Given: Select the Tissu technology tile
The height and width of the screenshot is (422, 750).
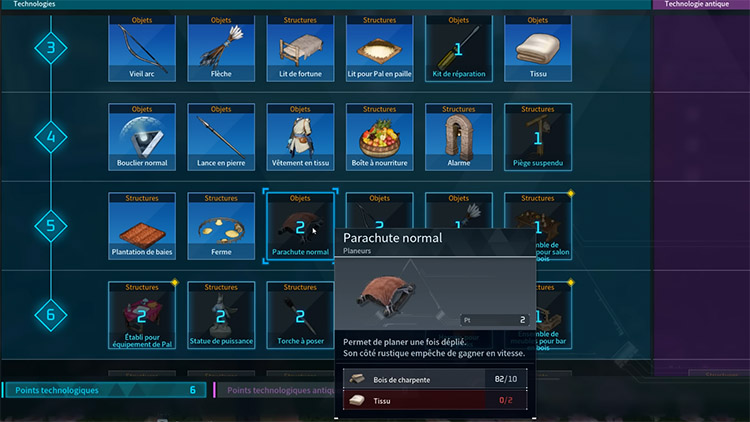Looking at the screenshot, I should point(538,47).
